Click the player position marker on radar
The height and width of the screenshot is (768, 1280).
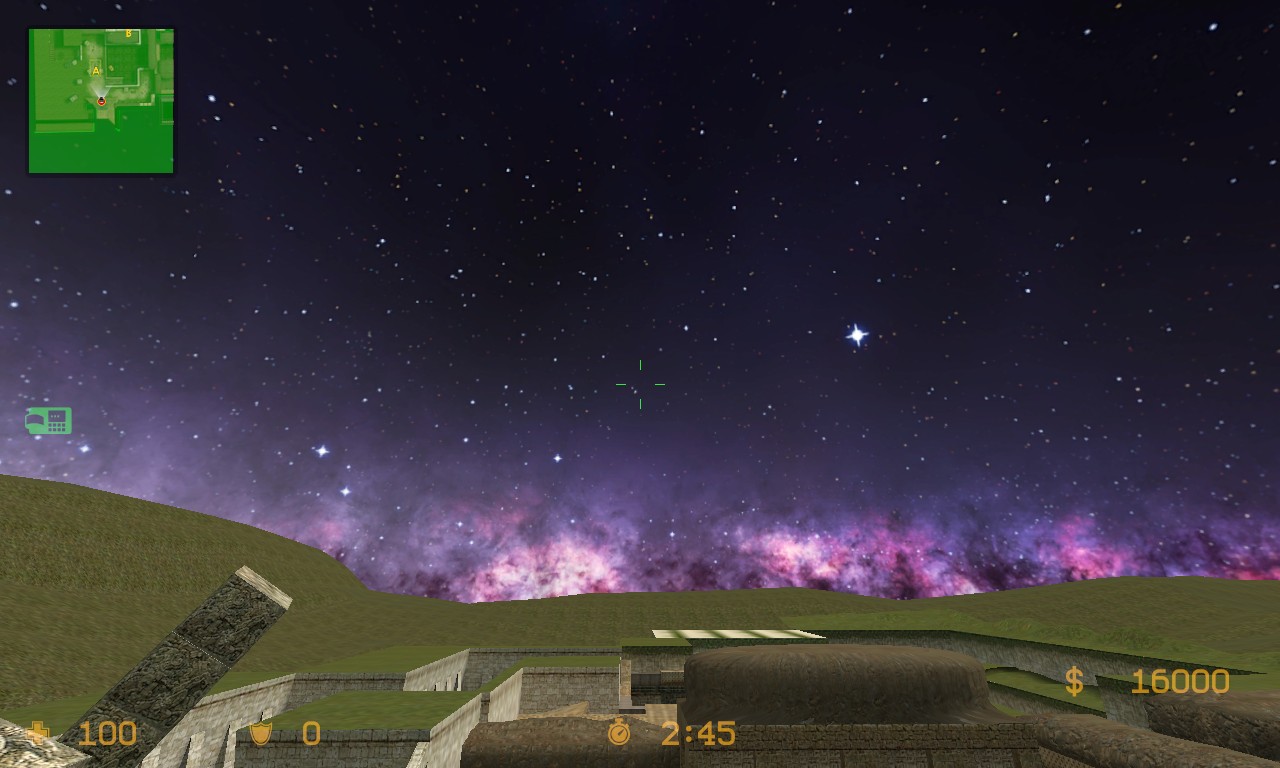pos(102,101)
